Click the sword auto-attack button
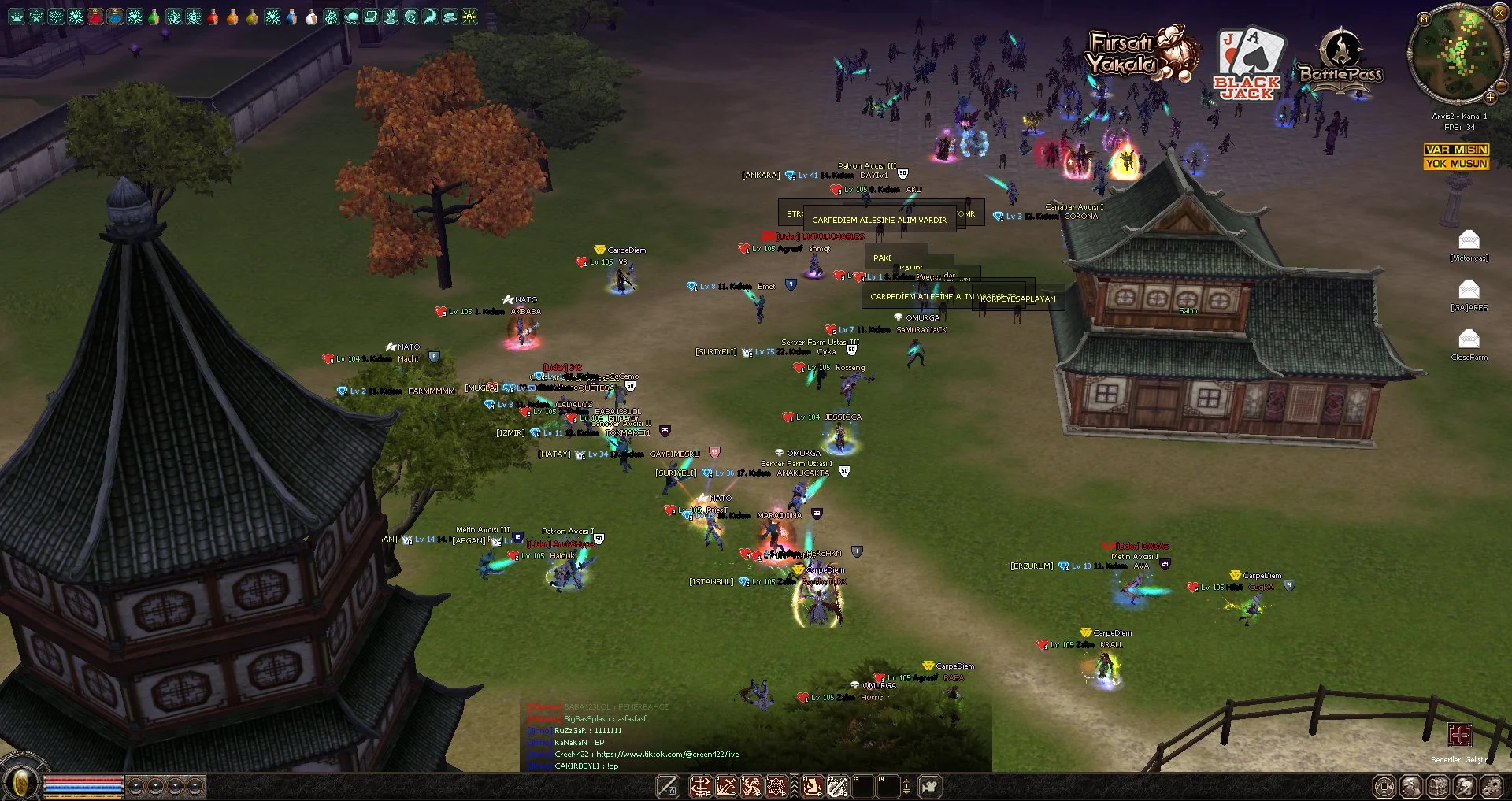 coord(668,786)
